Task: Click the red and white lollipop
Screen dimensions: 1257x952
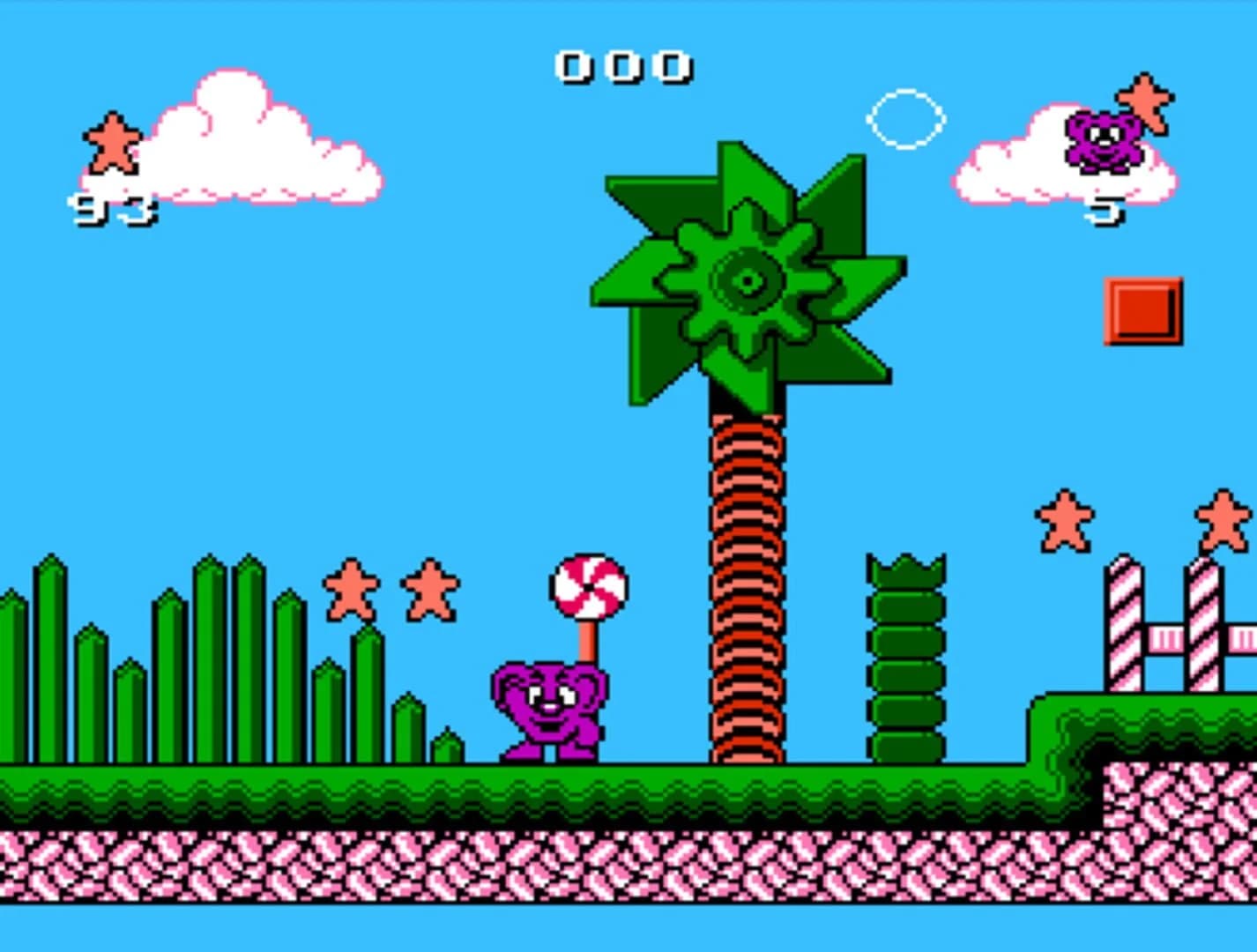Action: pos(586,586)
